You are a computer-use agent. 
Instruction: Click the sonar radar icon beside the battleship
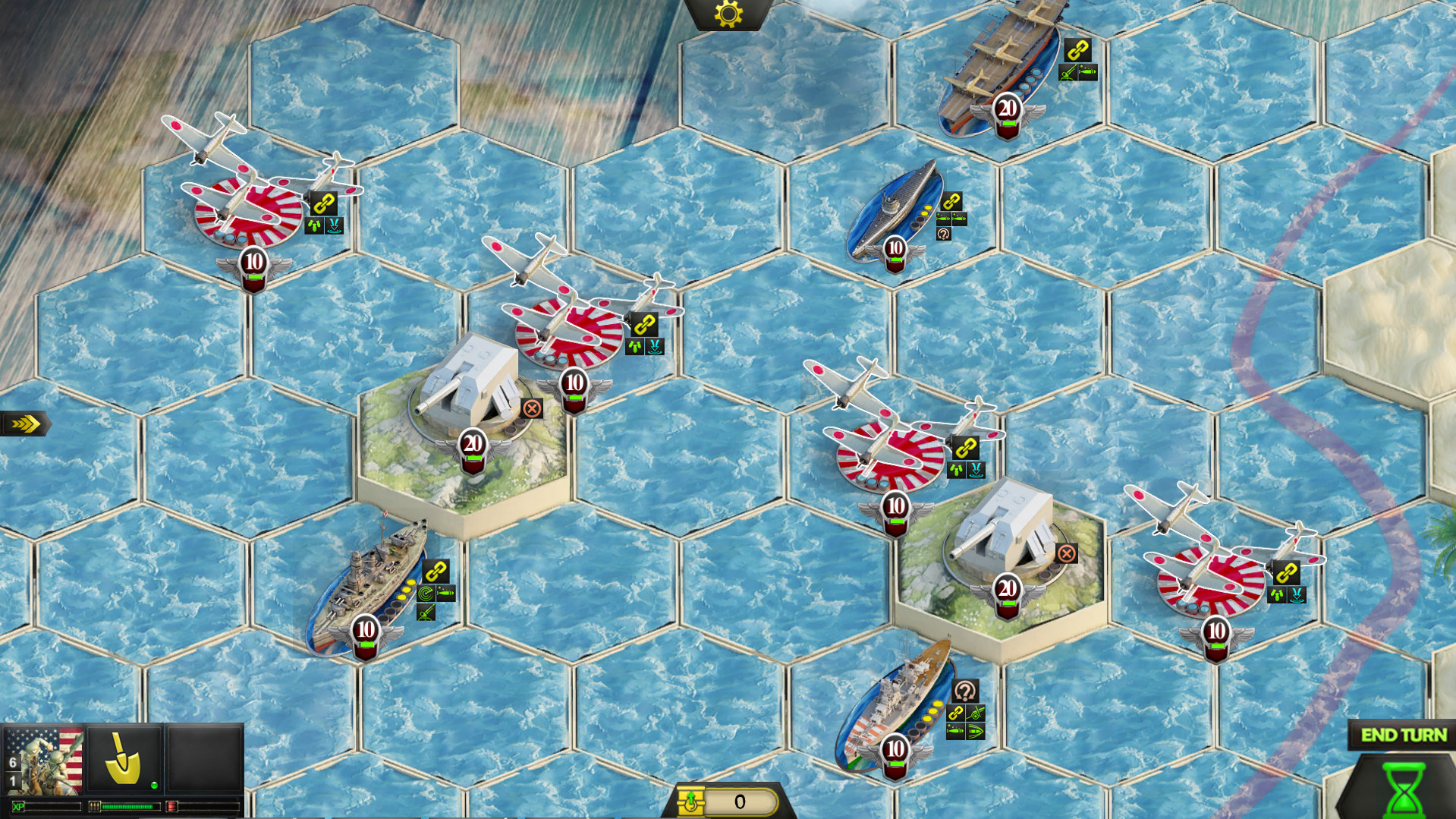point(426,593)
